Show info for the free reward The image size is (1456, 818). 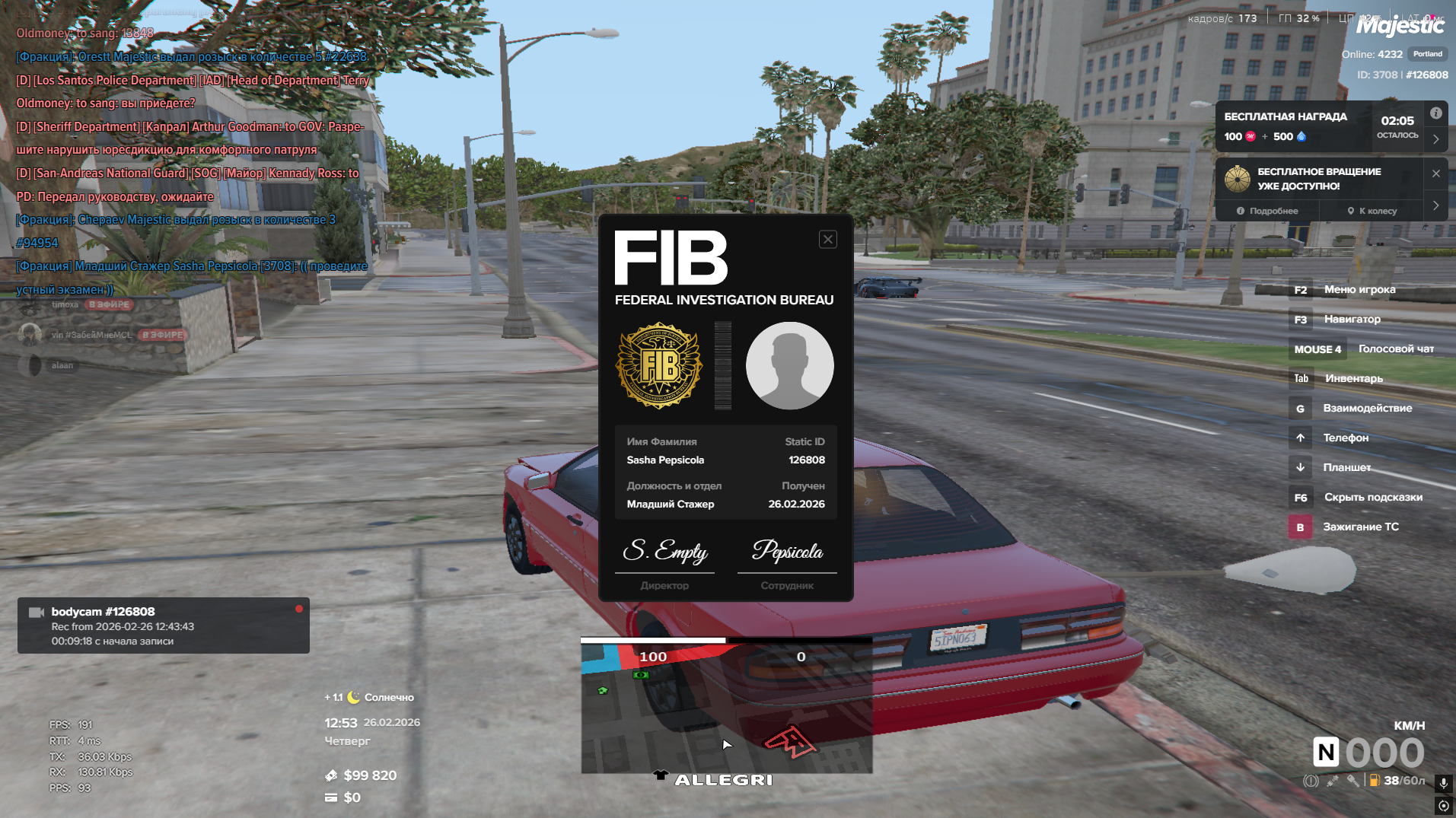click(1435, 113)
